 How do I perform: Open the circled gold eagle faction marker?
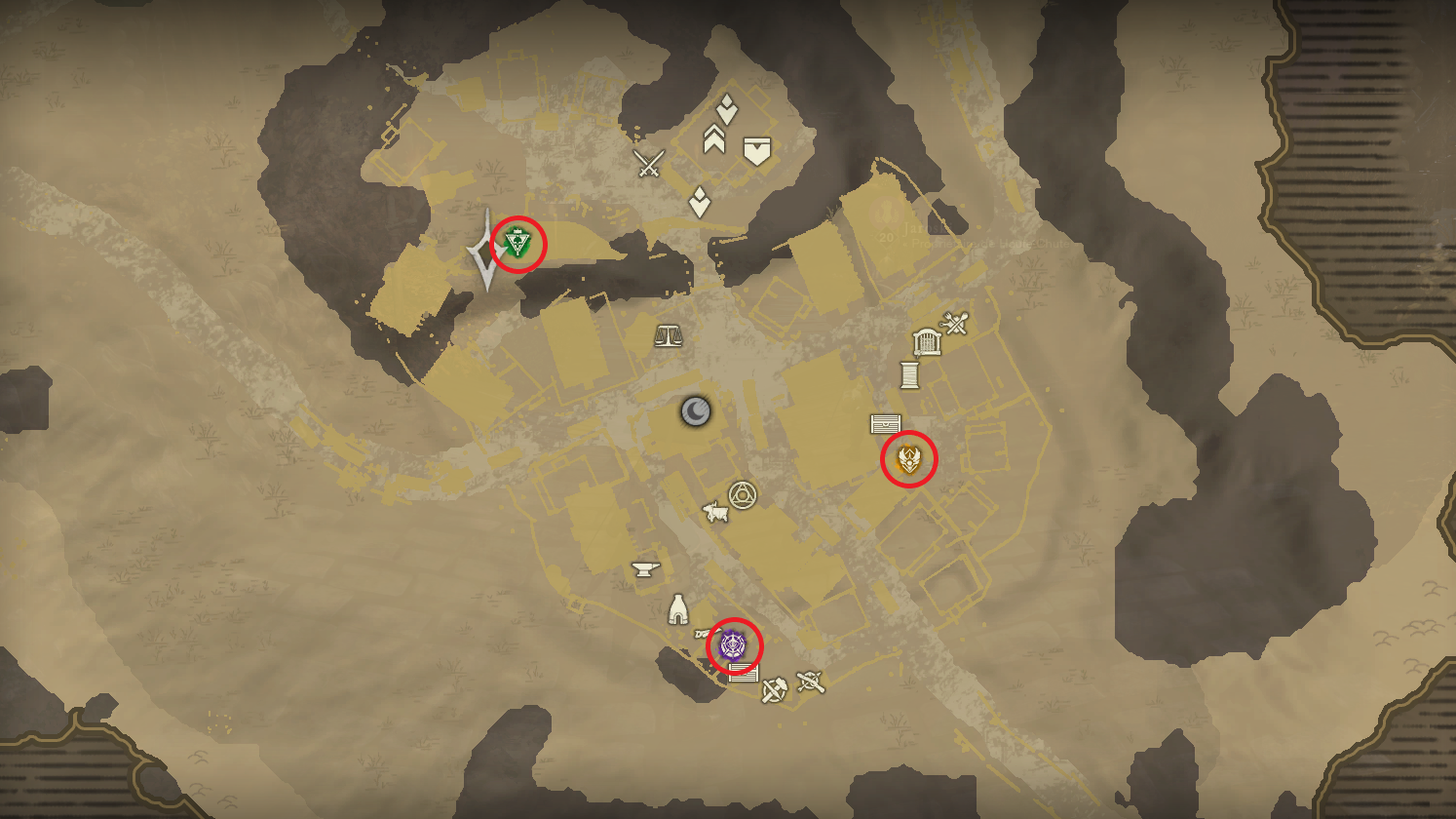click(x=907, y=457)
